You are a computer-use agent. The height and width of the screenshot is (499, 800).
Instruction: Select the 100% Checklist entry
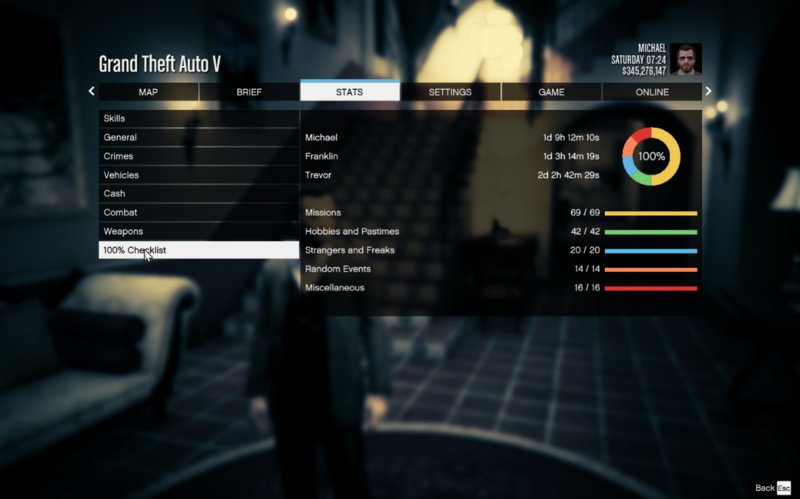coord(198,250)
